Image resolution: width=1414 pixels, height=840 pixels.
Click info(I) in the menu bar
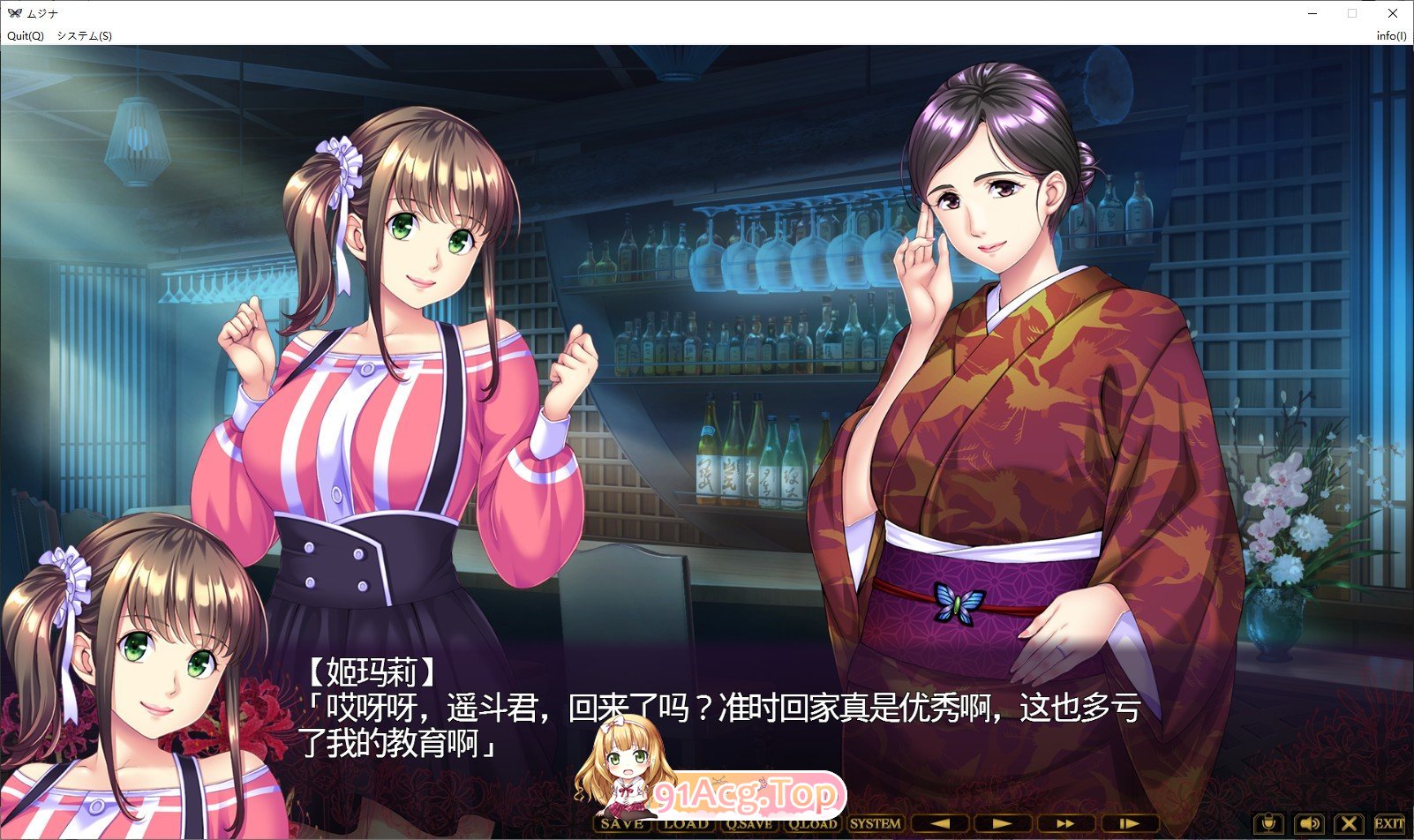click(x=1391, y=37)
